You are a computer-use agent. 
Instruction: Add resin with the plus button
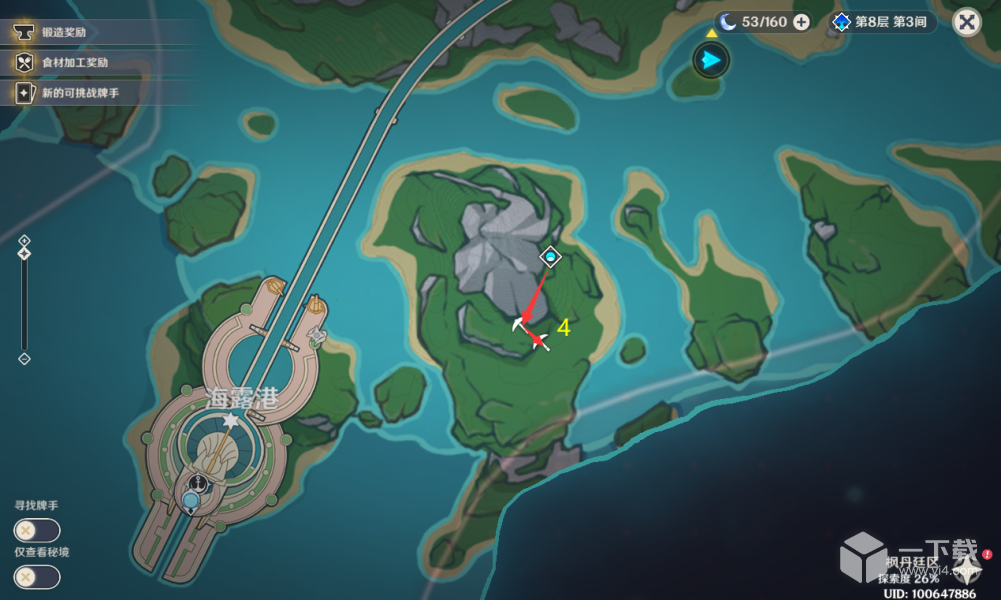click(801, 22)
